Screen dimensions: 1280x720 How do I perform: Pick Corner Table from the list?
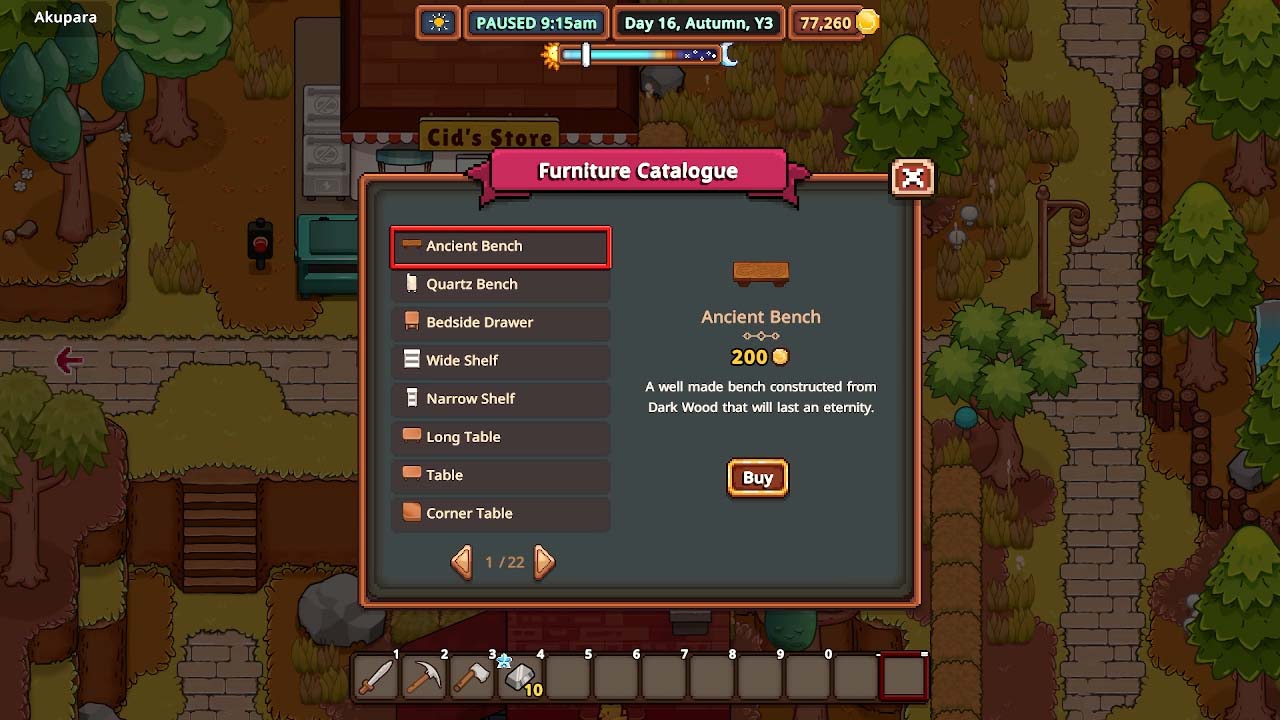tap(500, 513)
